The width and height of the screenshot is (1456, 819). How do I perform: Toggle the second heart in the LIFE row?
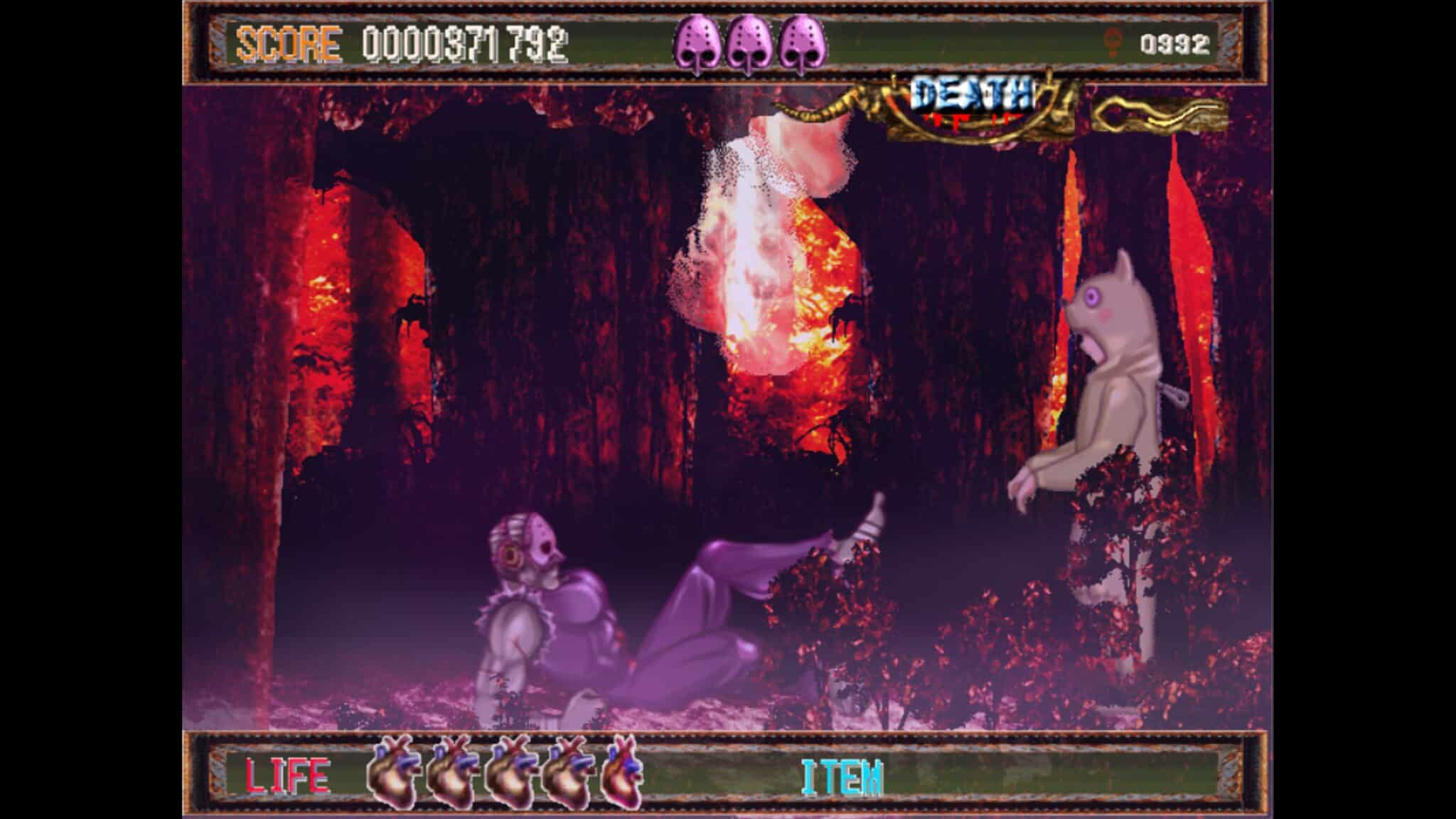click(451, 774)
